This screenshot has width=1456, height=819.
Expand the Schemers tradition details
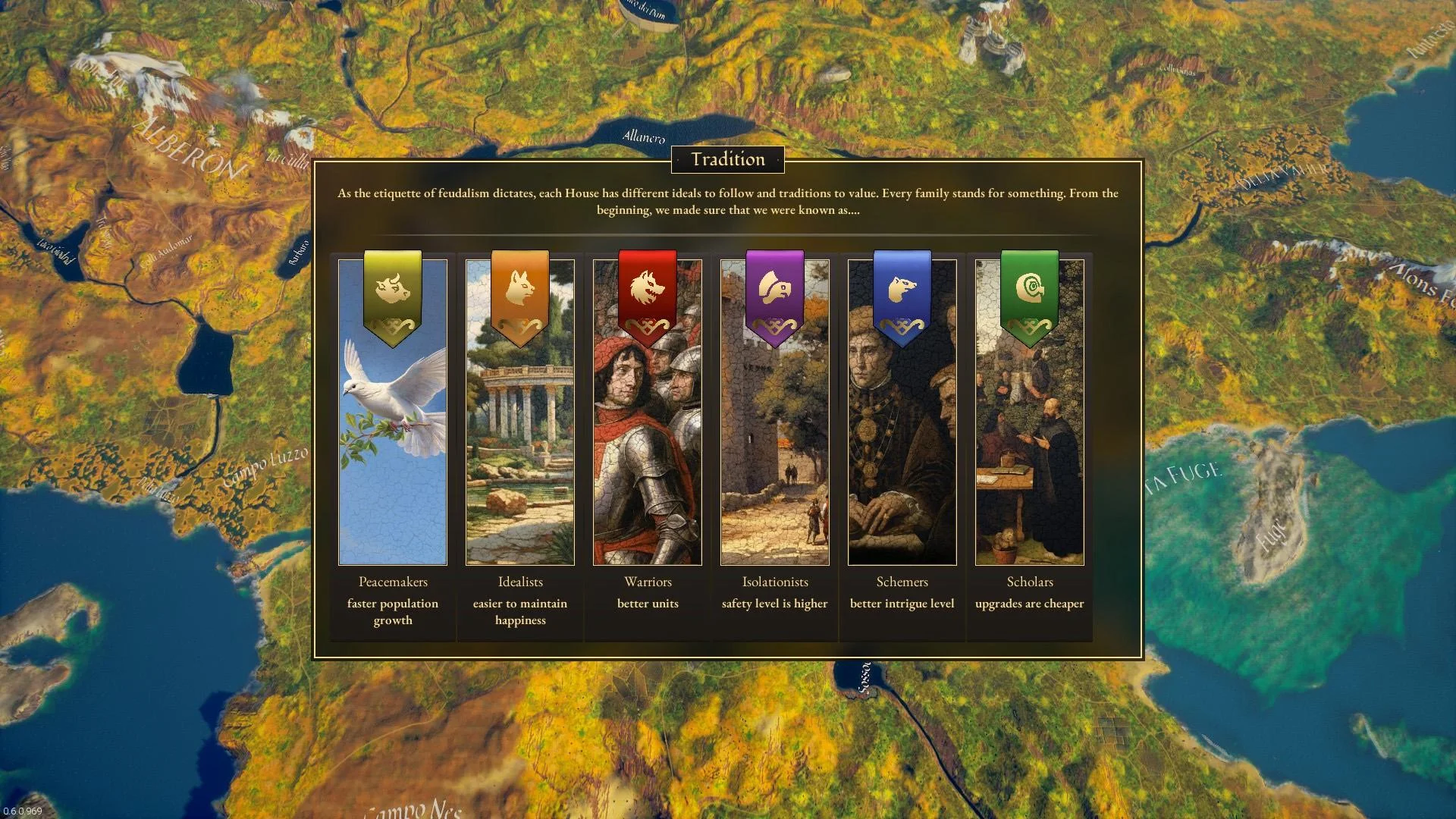point(902,455)
